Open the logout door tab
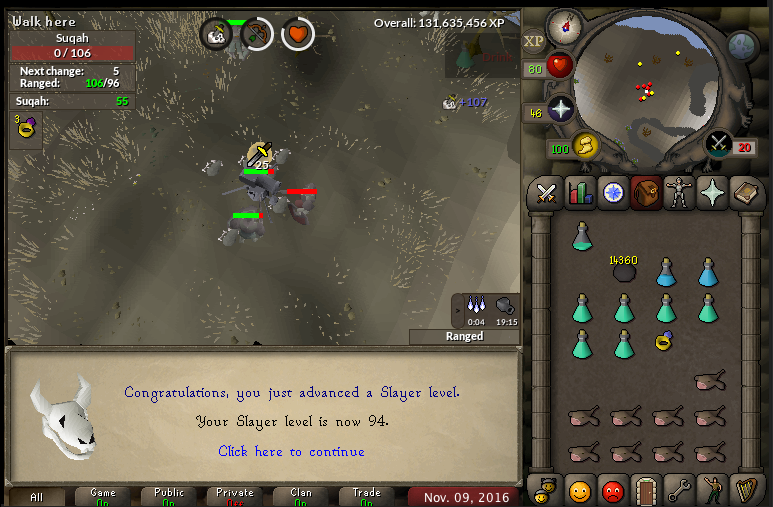Screen dimensions: 773x507 646,490
